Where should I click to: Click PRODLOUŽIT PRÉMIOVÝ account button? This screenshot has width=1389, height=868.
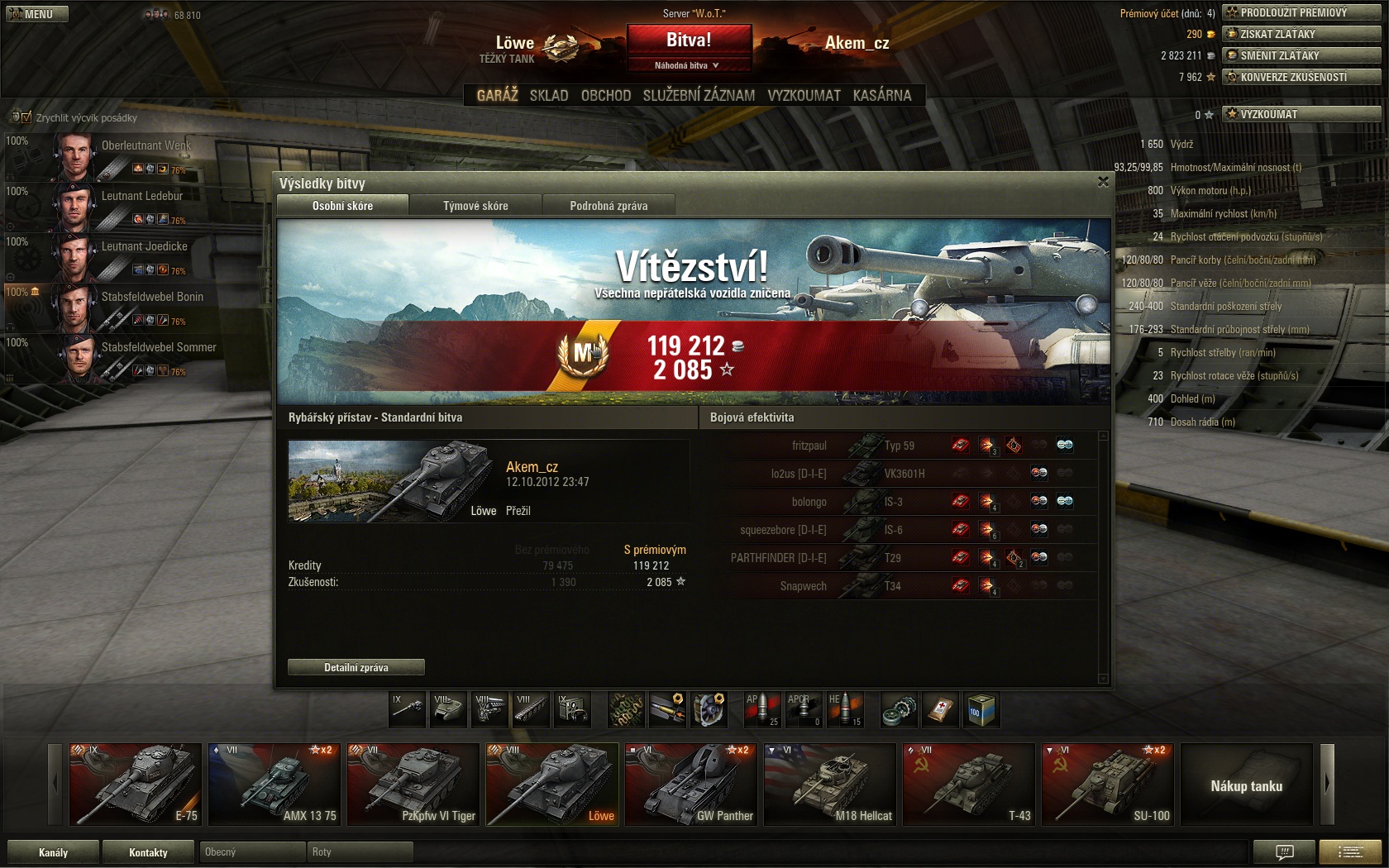(1301, 12)
